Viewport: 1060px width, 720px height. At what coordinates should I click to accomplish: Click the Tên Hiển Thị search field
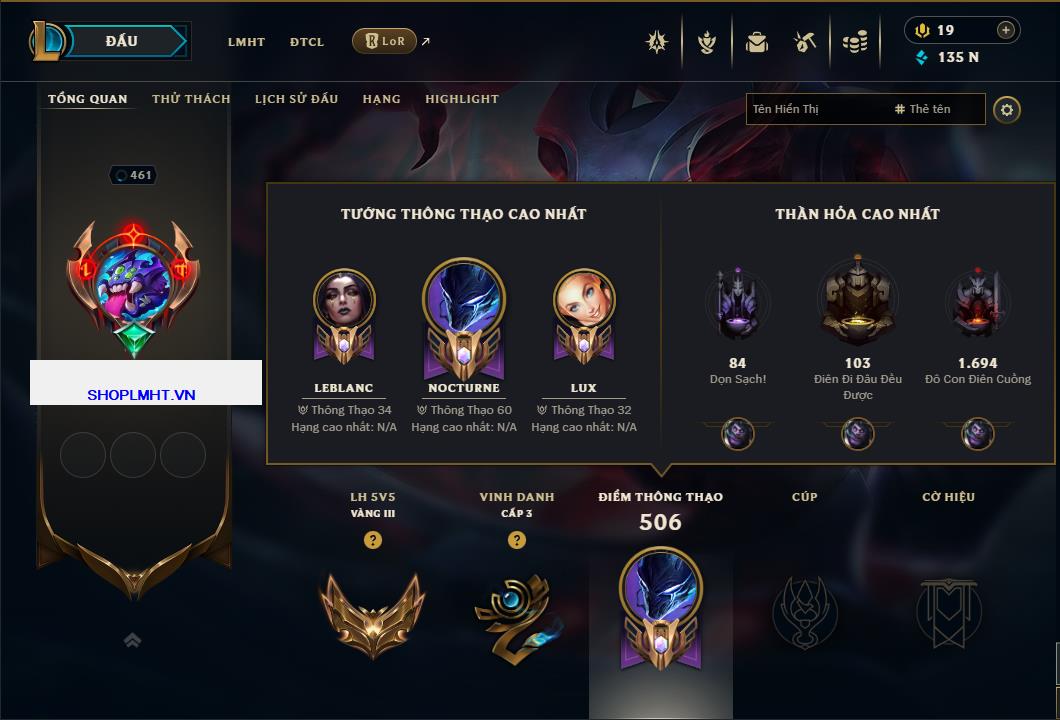click(x=815, y=109)
